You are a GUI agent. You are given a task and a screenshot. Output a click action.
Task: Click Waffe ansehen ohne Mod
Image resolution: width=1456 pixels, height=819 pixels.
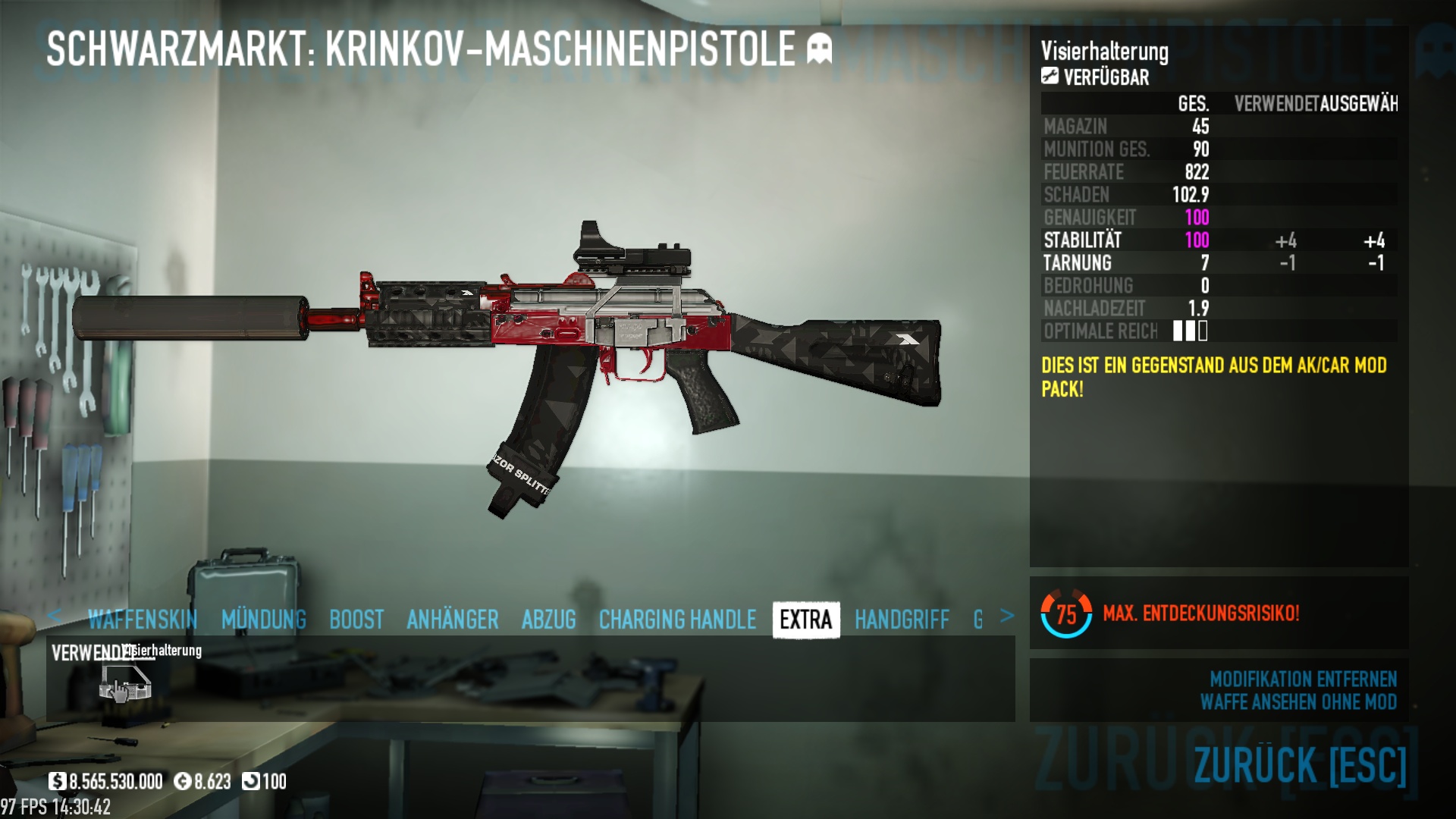pyautogui.click(x=1298, y=702)
